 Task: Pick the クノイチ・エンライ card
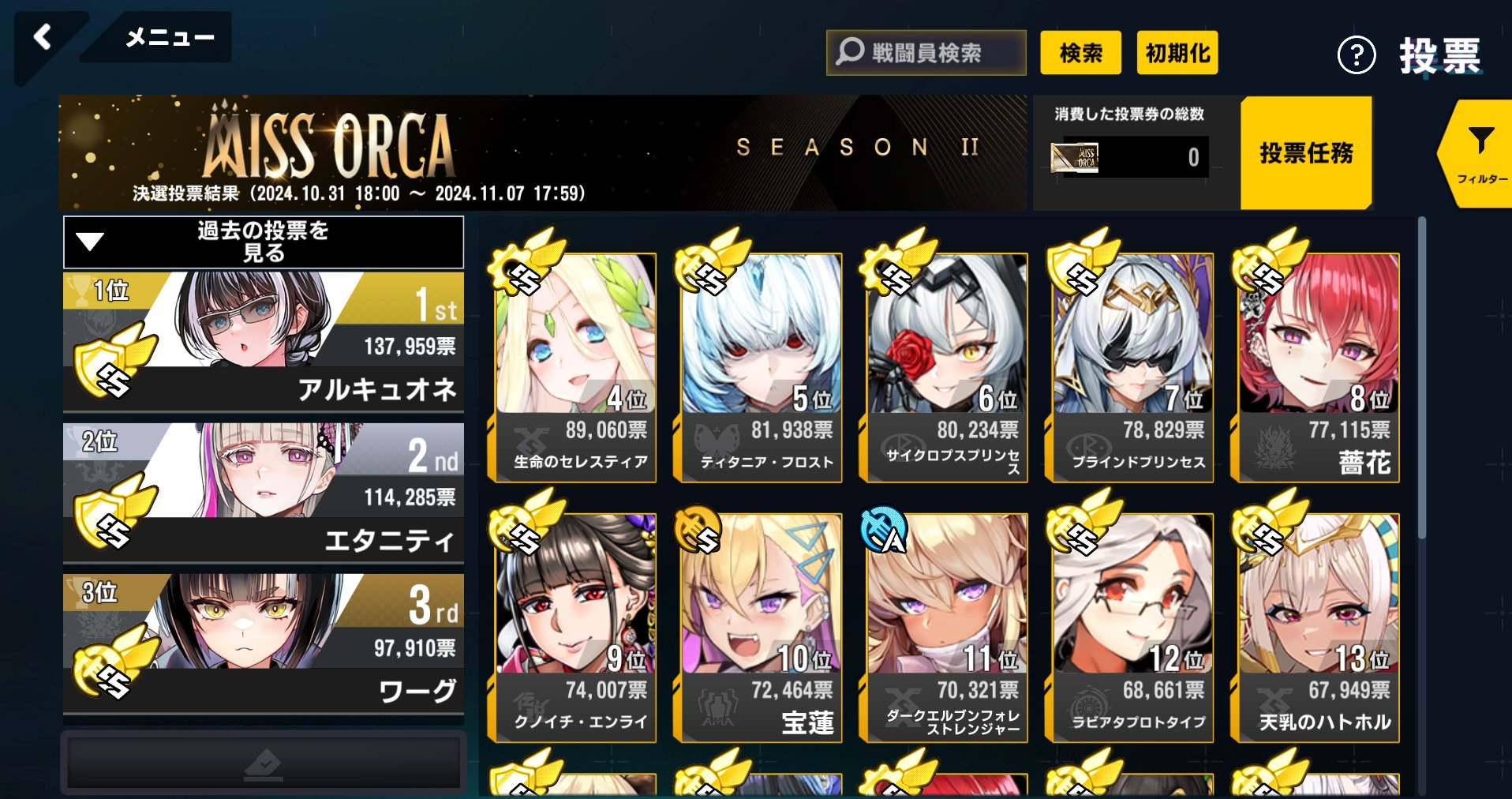point(576,628)
